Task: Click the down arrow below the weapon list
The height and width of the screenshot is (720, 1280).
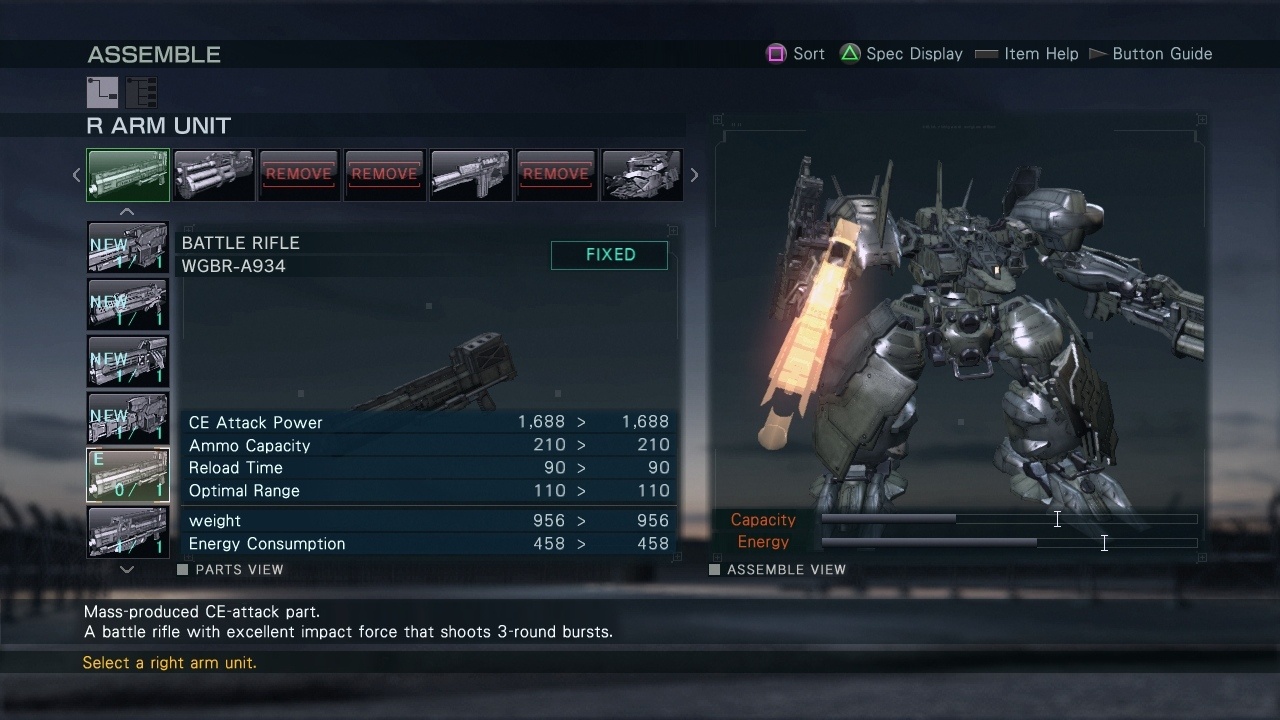Action: tap(127, 569)
